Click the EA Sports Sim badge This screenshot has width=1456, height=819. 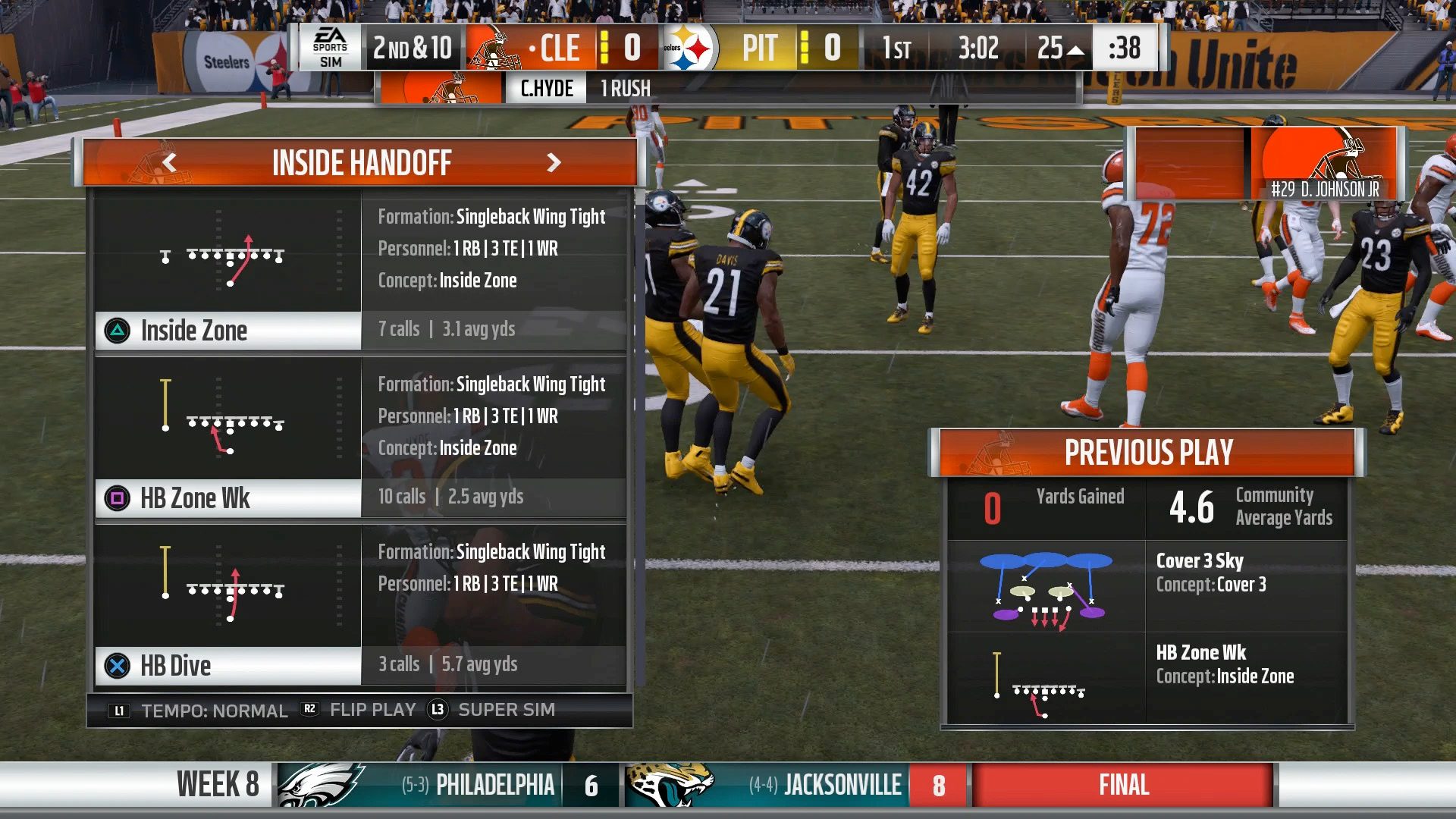point(331,49)
